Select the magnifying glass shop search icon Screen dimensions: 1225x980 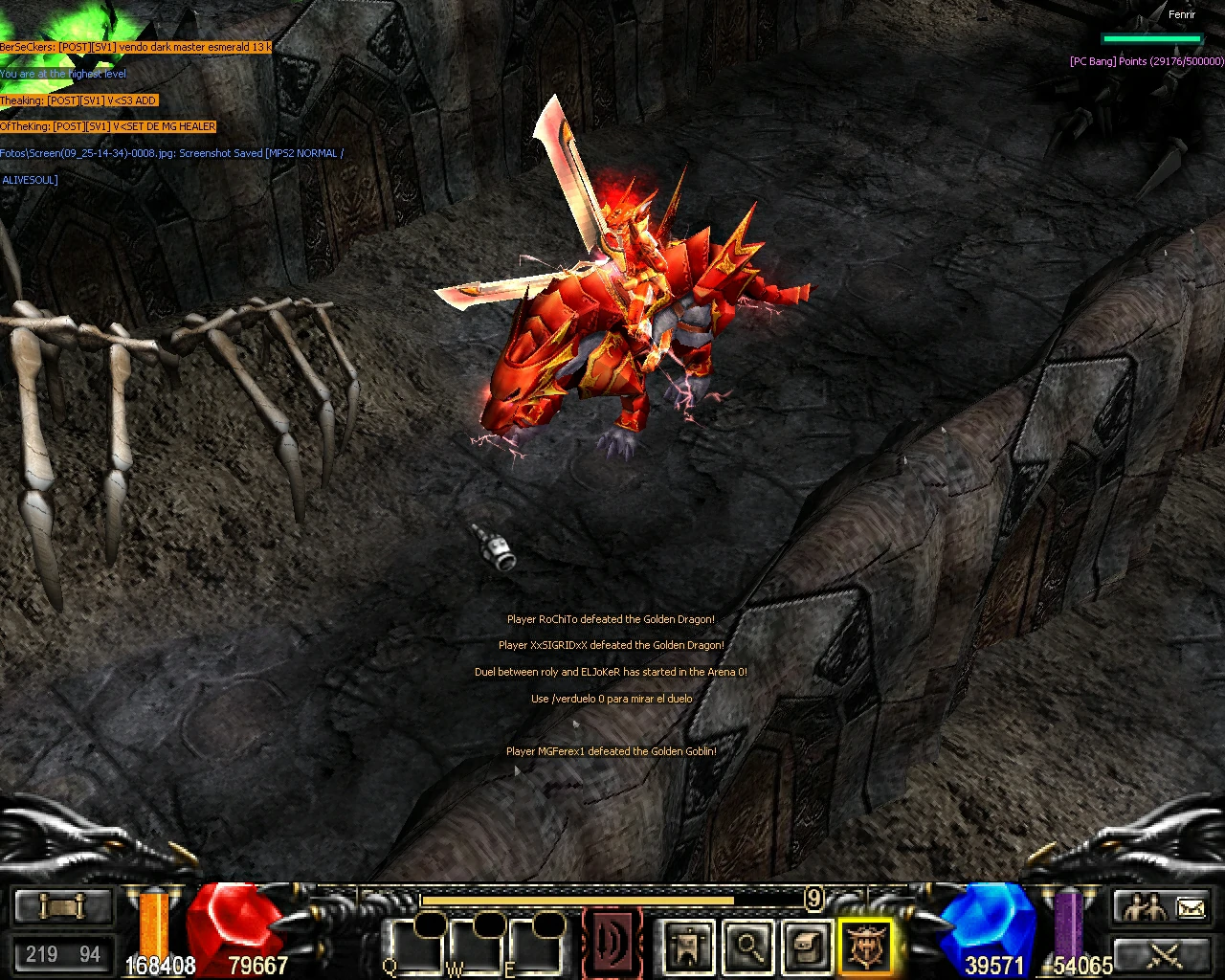(x=746, y=946)
